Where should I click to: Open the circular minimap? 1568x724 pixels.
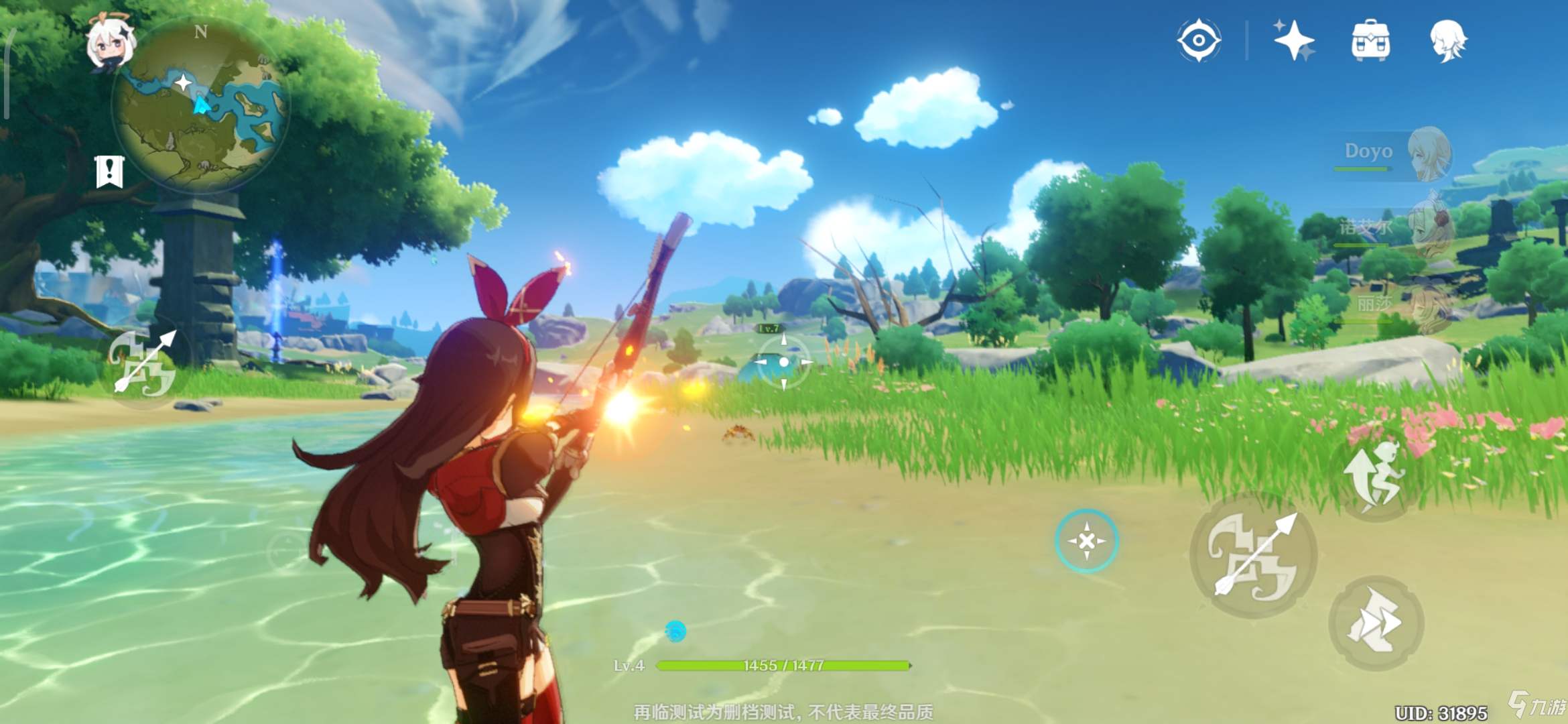coord(201,107)
